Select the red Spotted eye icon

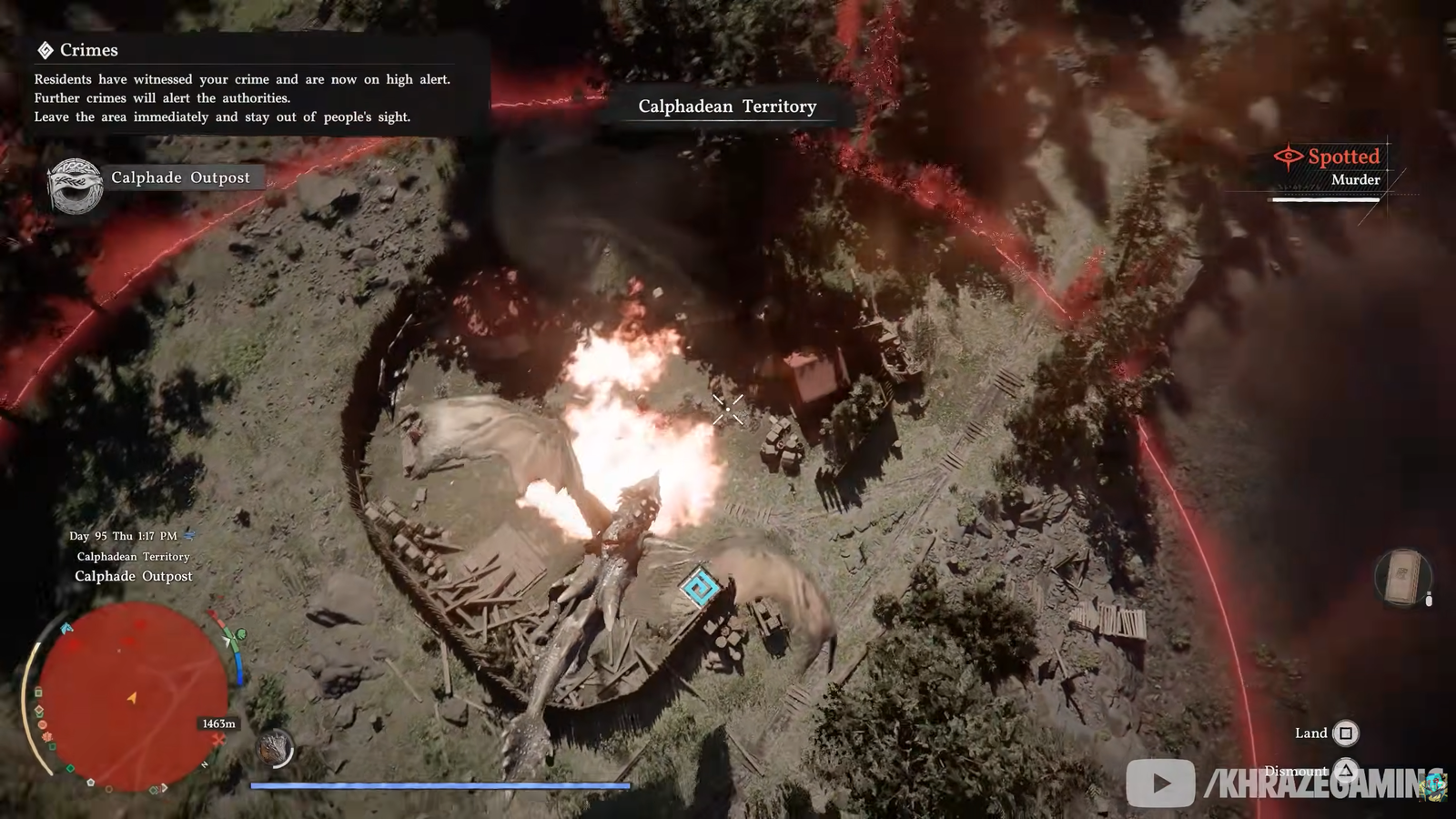pyautogui.click(x=1288, y=157)
